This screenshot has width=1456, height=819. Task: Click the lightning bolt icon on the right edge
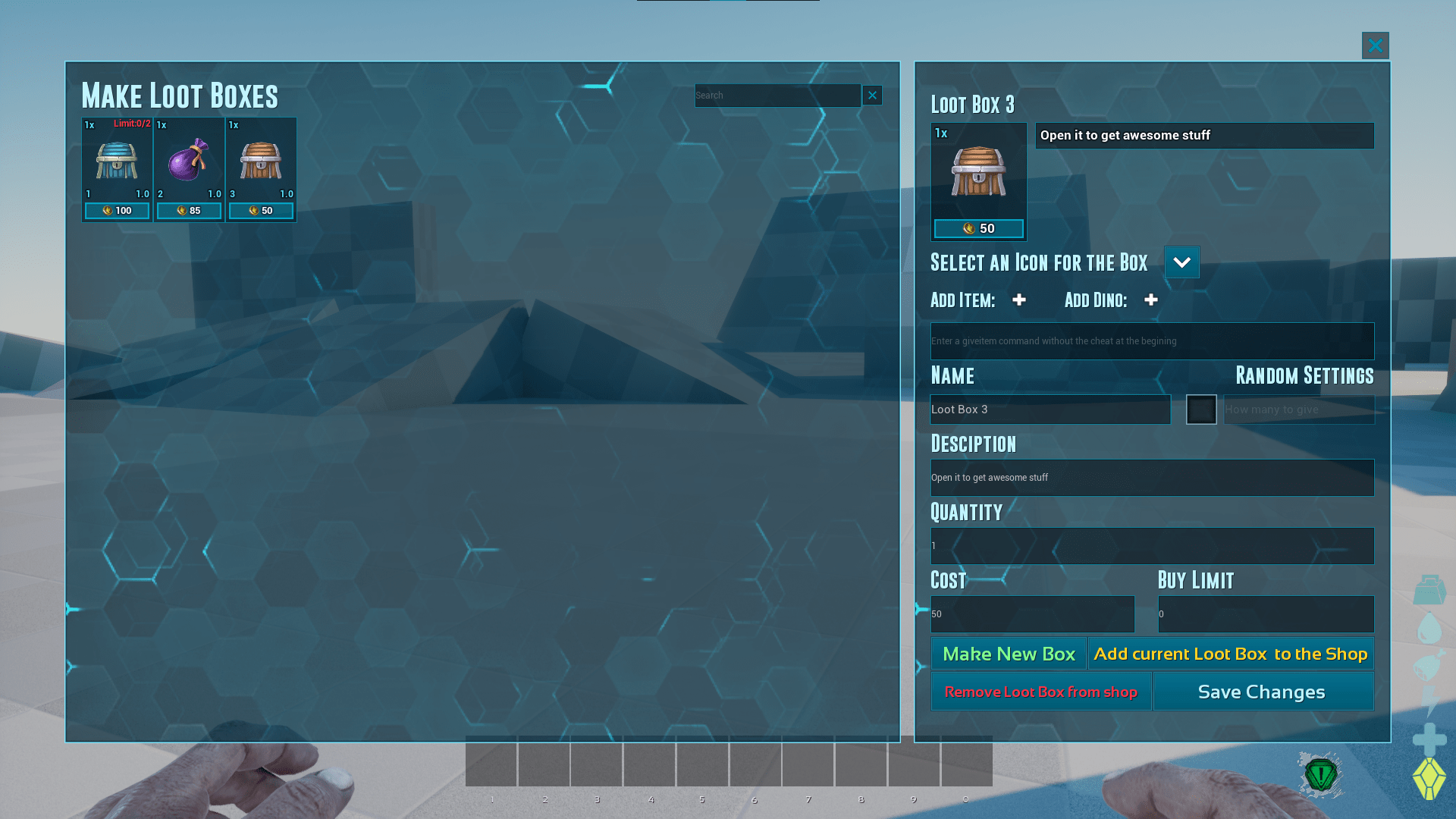[1429, 700]
